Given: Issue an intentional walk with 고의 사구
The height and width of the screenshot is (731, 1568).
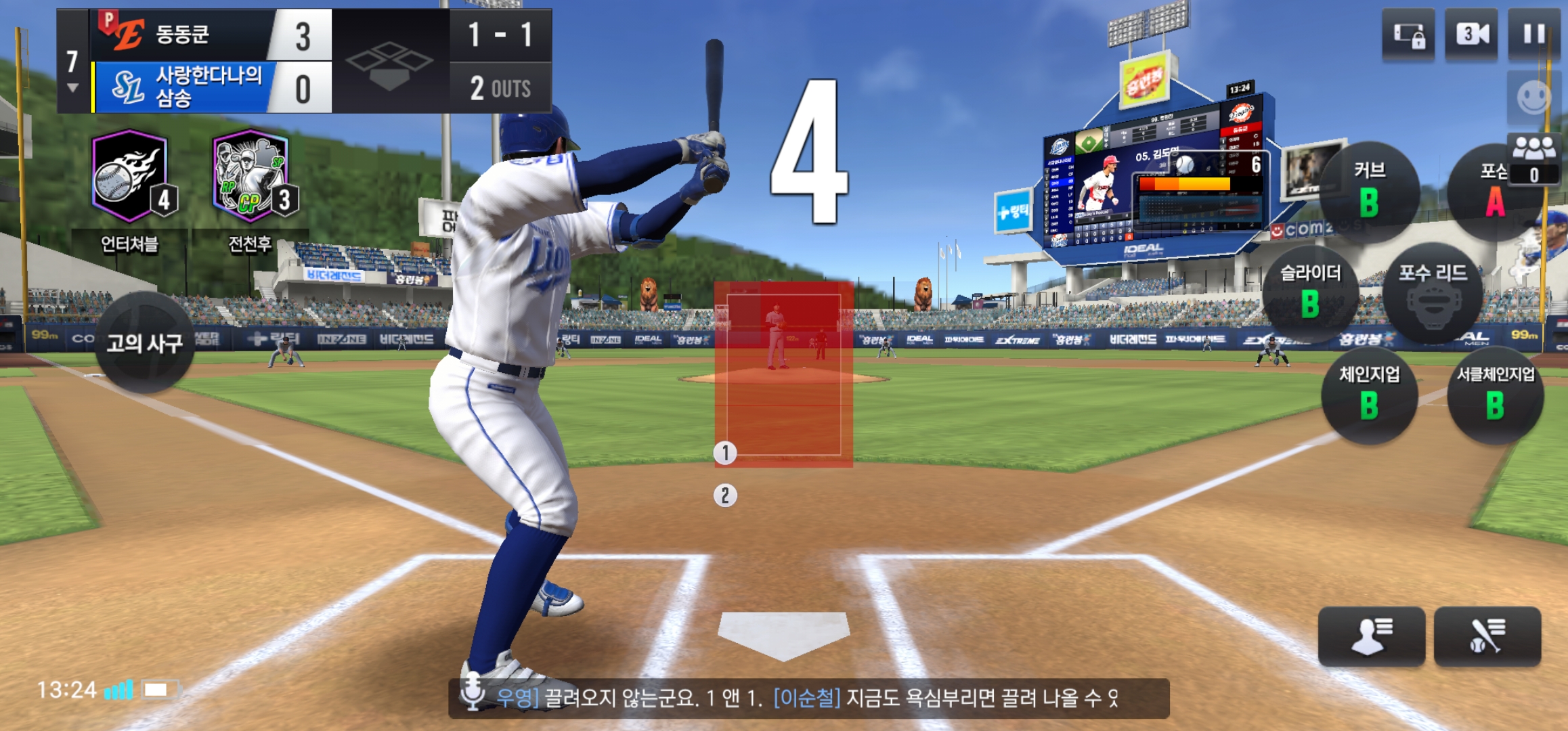Looking at the screenshot, I should coord(144,343).
